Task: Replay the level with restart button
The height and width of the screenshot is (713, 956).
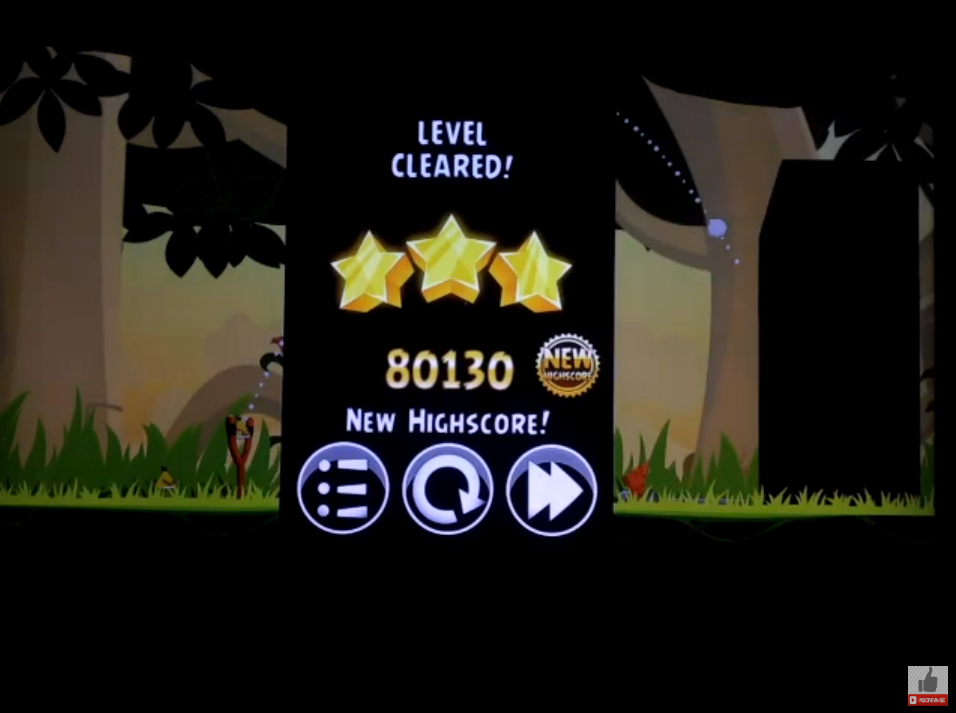Action: pos(447,489)
